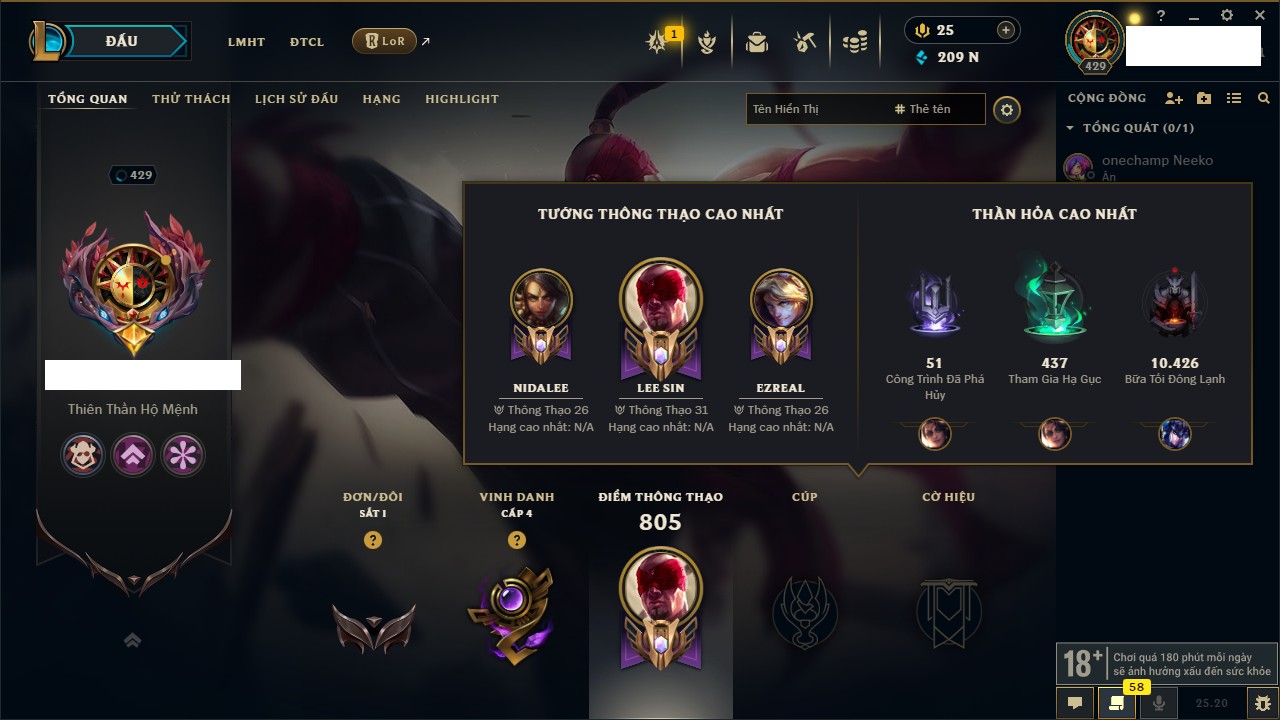
Task: Search friends with the magnifier icon
Action: pos(1264,98)
